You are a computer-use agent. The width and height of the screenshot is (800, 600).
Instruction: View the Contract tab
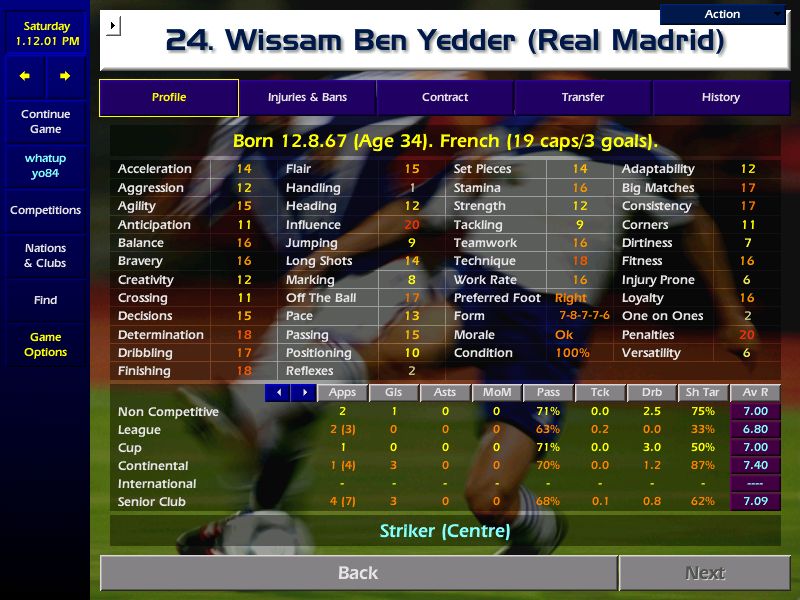pyautogui.click(x=445, y=97)
